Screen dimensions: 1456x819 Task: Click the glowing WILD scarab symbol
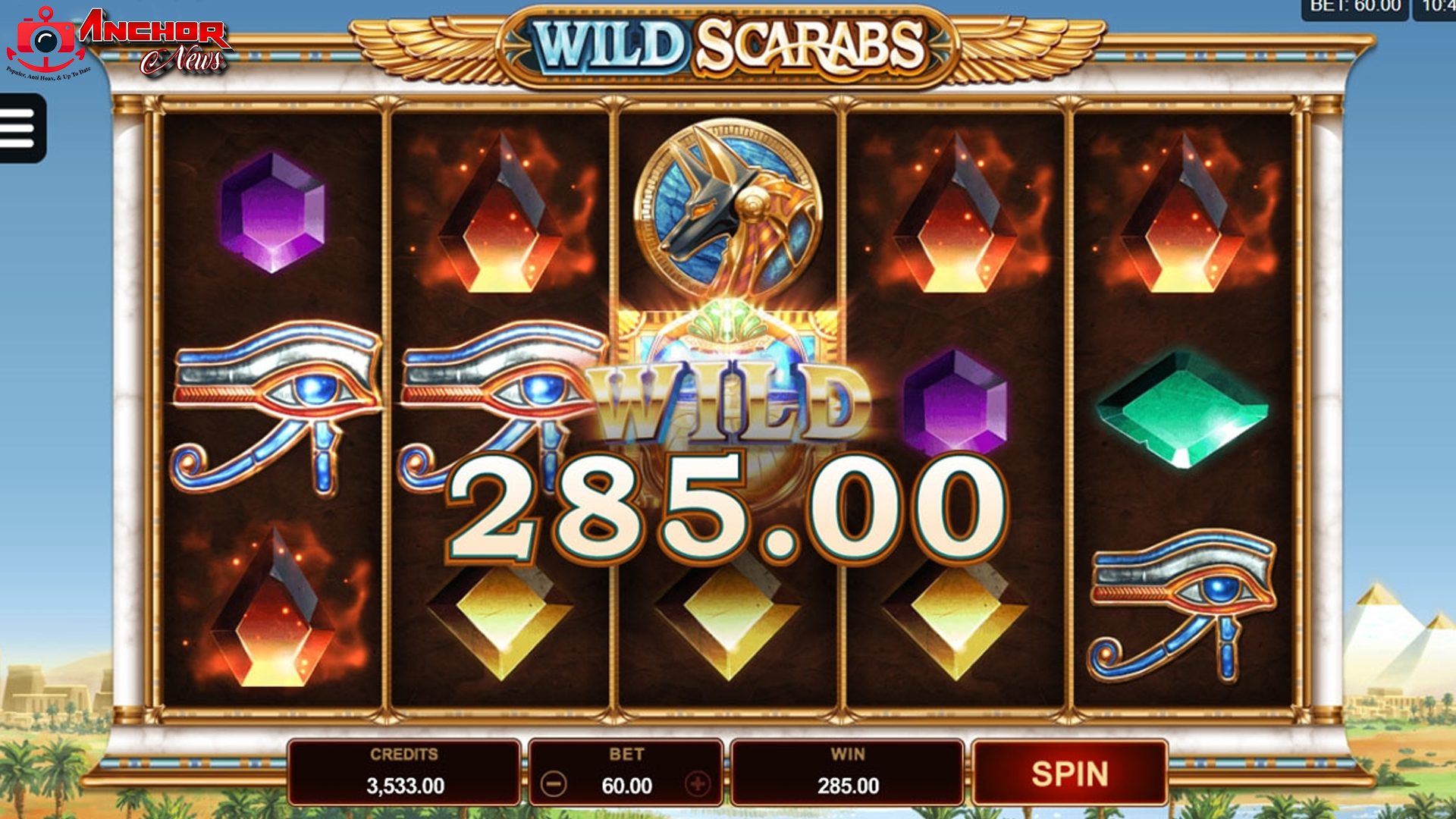pos(732,387)
